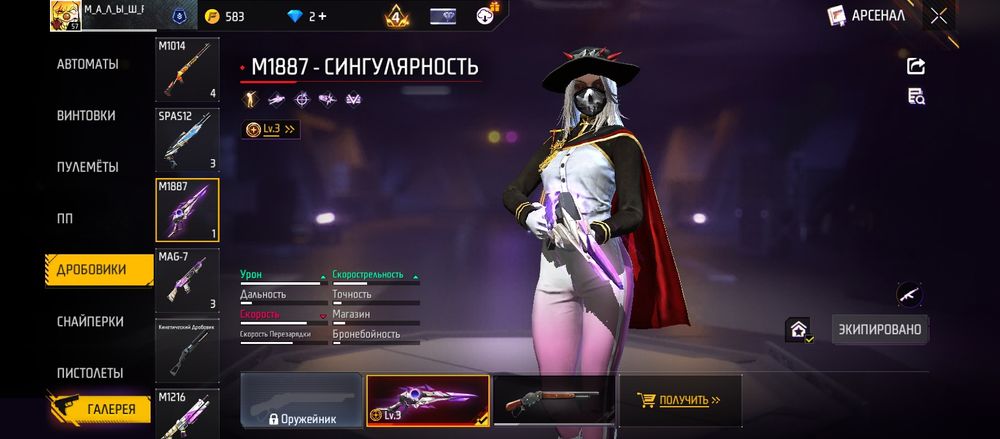
Task: Choose the ПП weapon category
Action: [x=65, y=218]
